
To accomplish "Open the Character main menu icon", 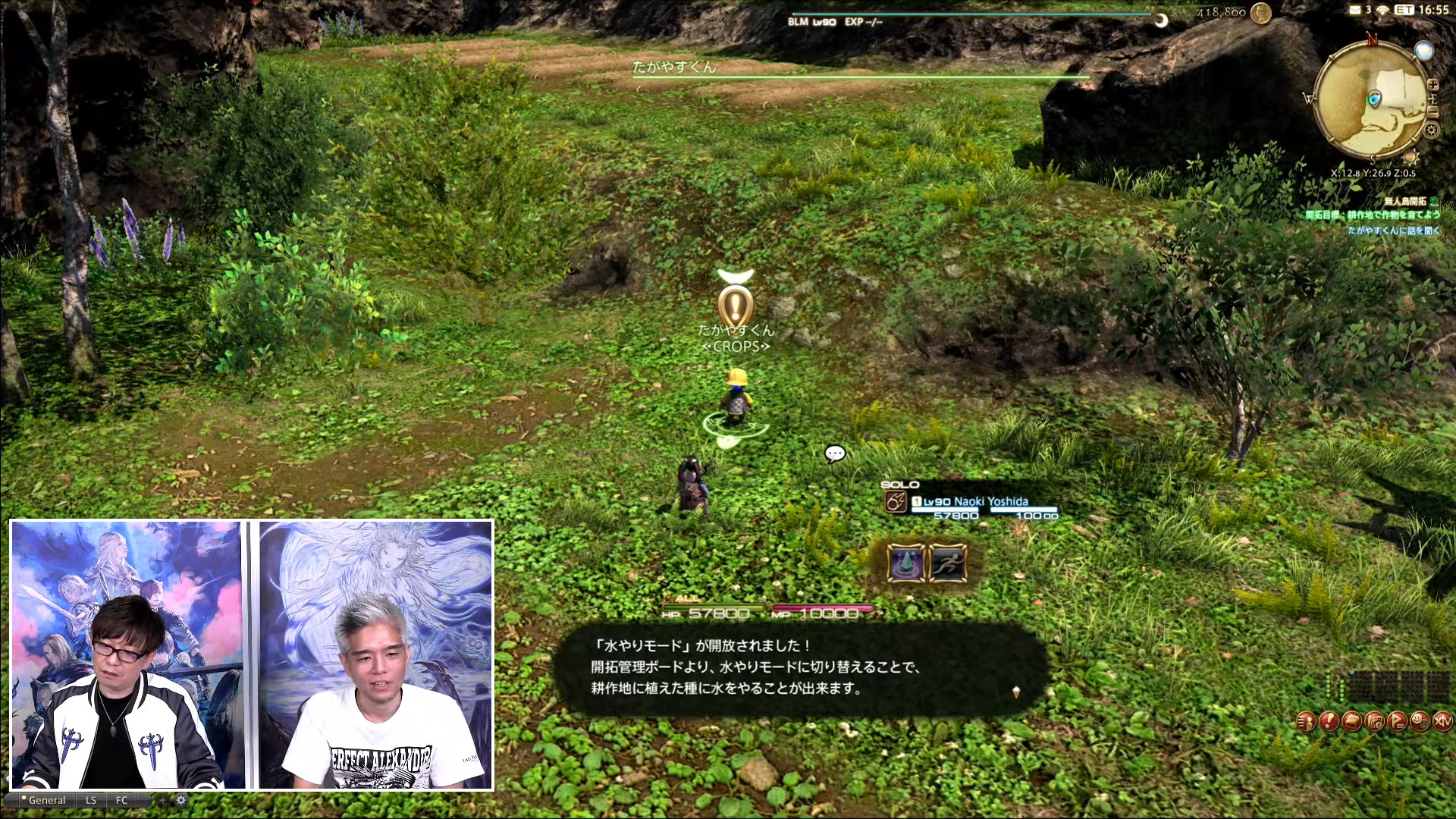I will coord(1306,721).
